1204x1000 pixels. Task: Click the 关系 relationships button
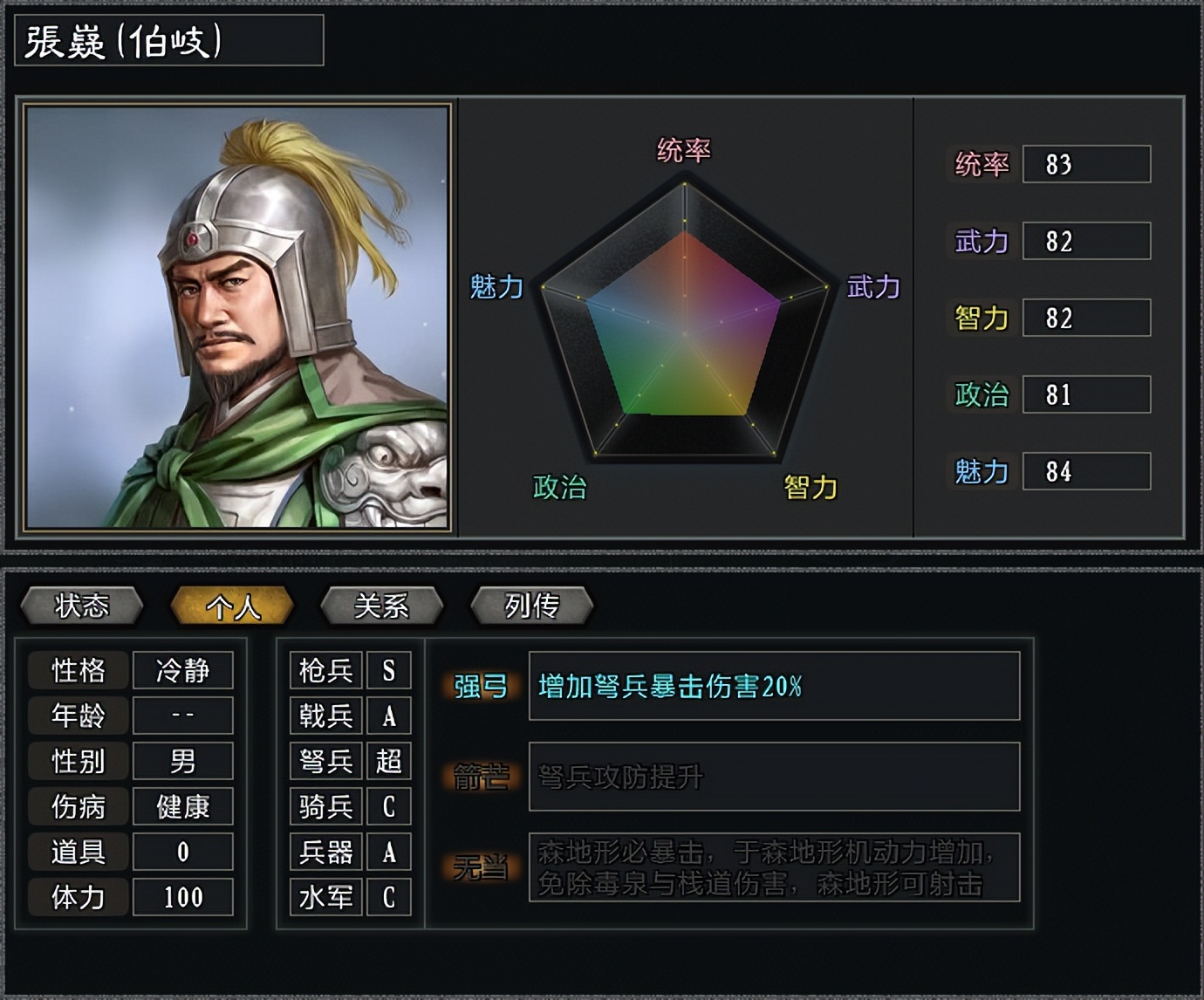coord(382,604)
